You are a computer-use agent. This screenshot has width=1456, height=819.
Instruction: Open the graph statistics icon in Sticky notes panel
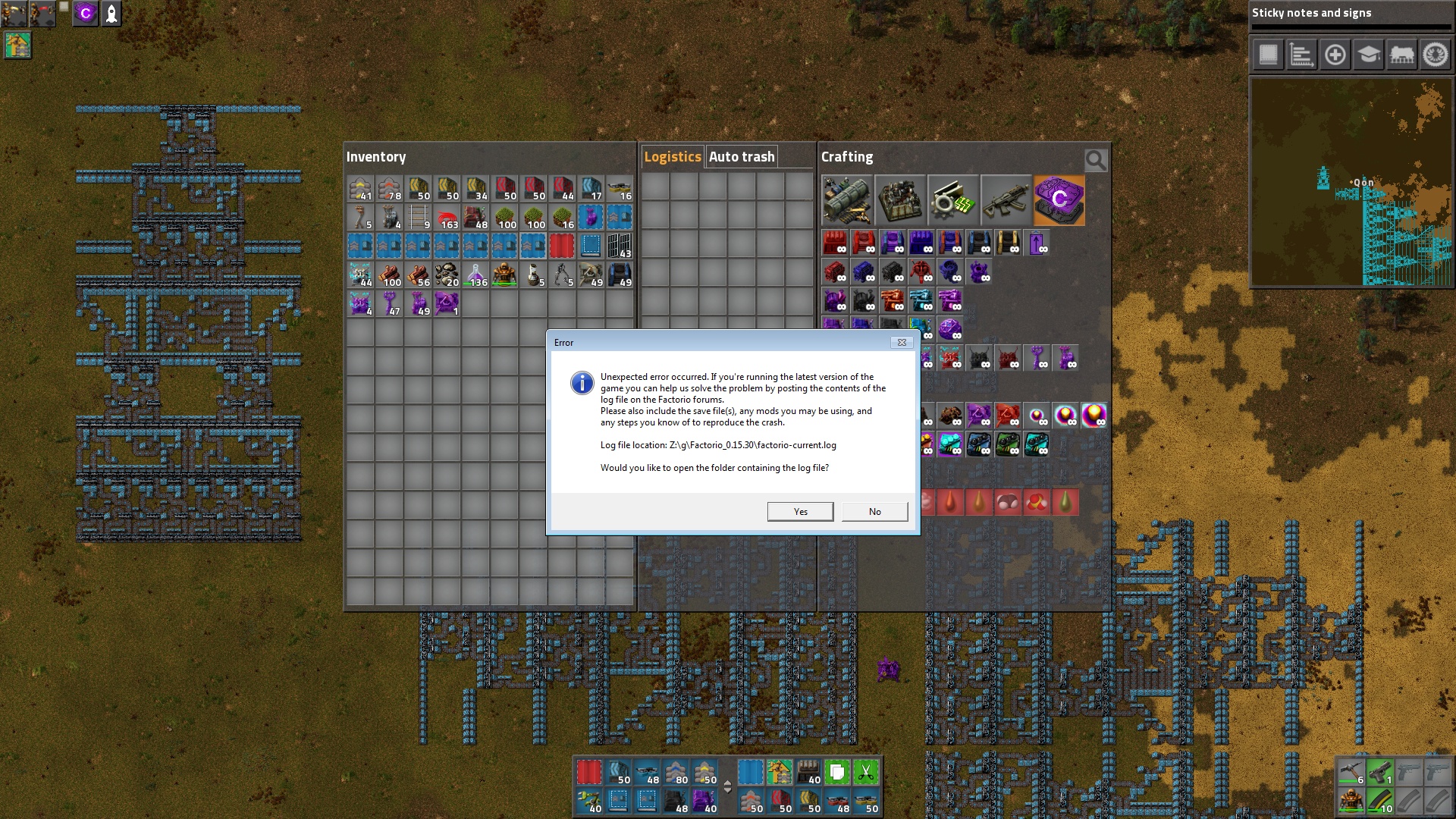click(x=1302, y=55)
